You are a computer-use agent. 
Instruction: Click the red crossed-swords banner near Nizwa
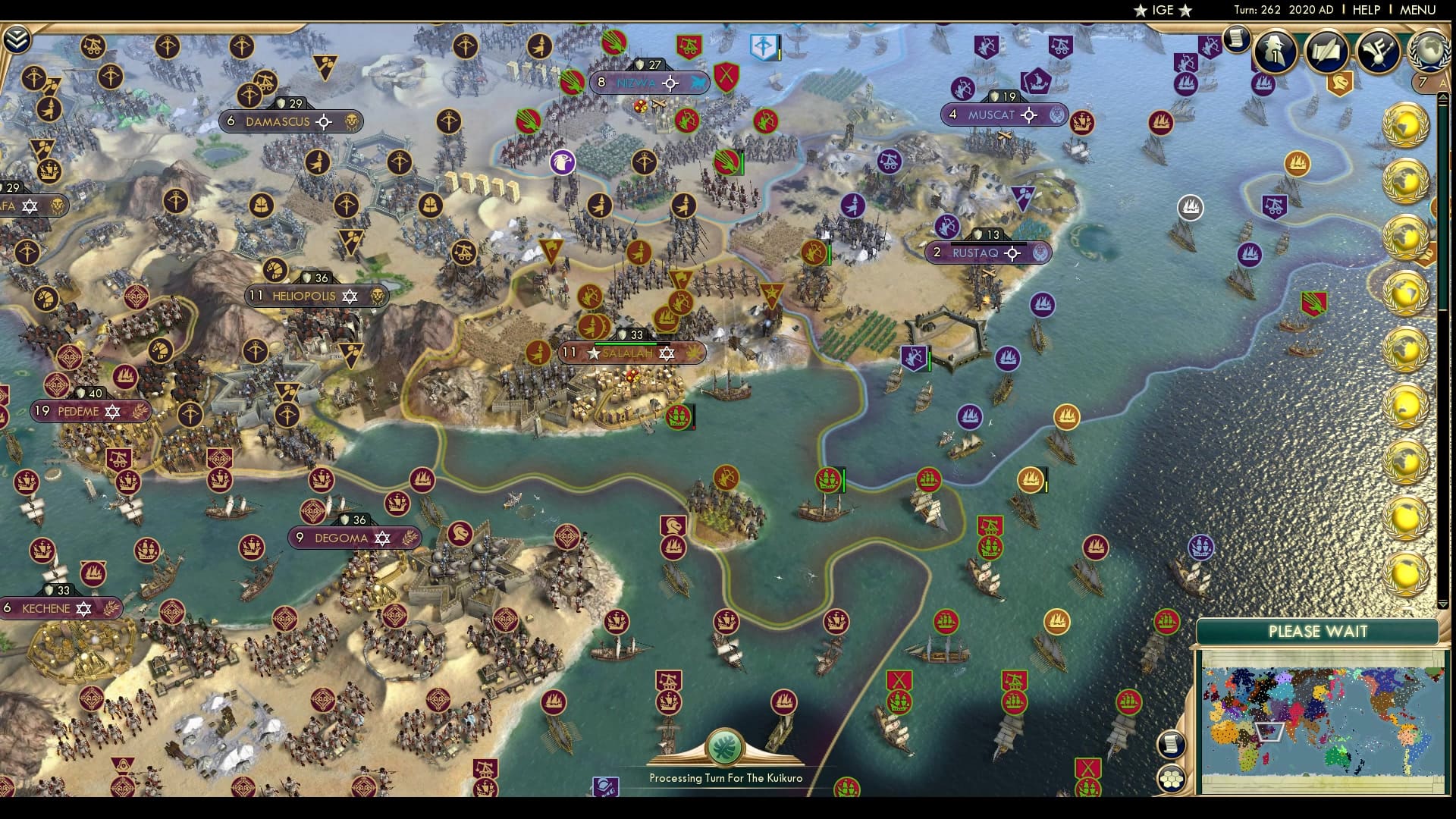click(725, 76)
